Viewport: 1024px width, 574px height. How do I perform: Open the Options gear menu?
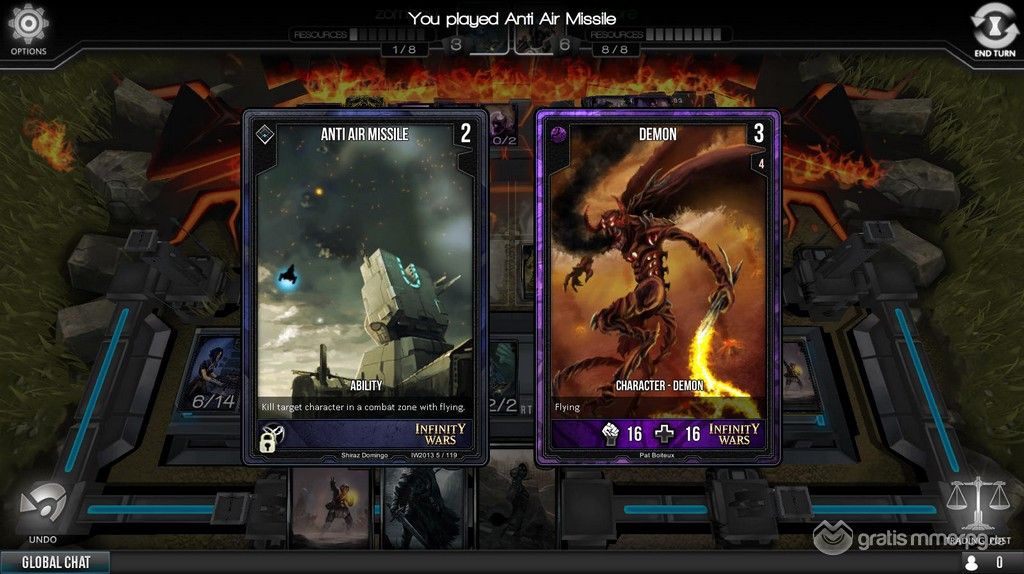coord(28,26)
